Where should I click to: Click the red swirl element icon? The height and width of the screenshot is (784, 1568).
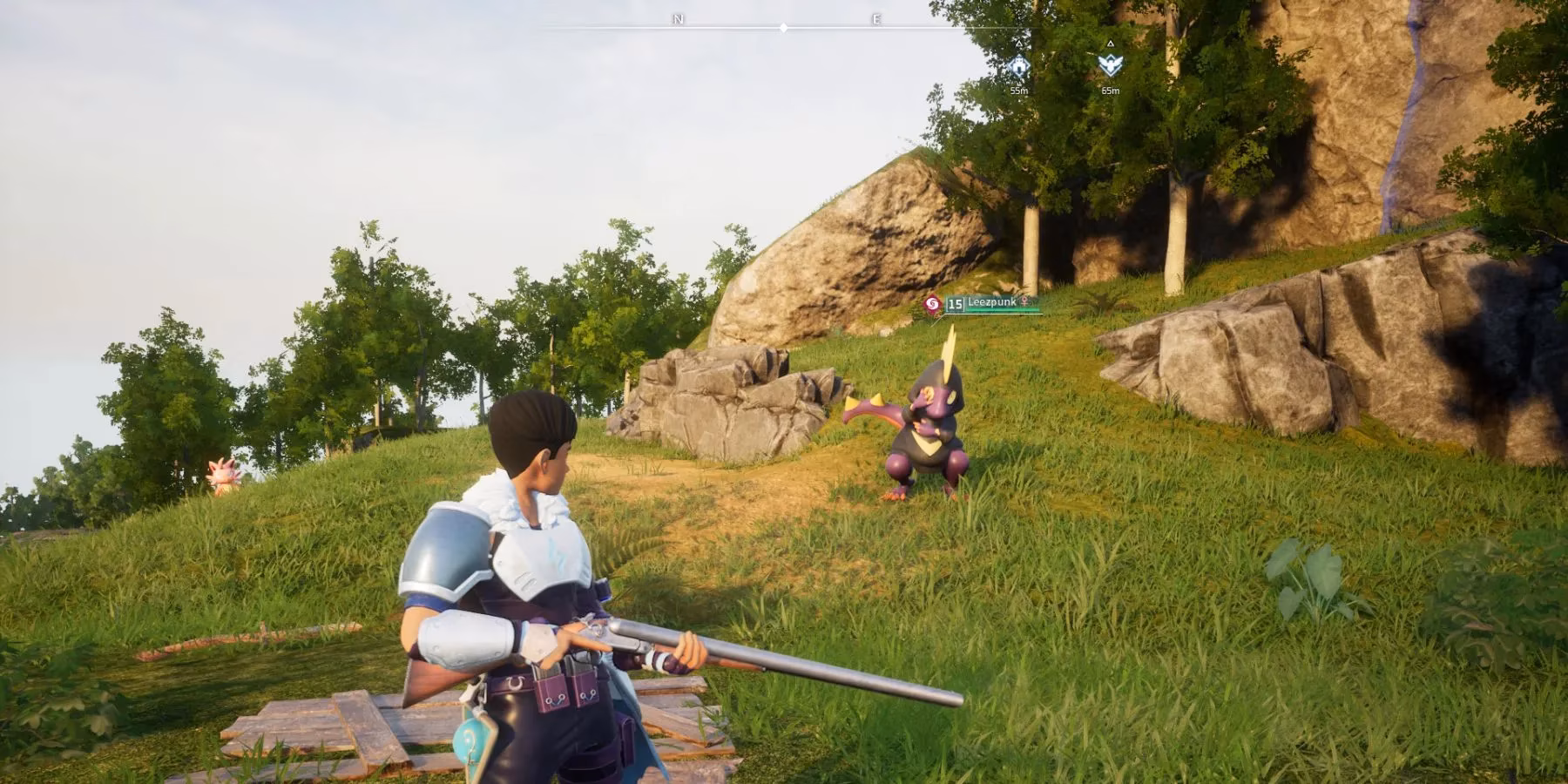[x=931, y=304]
